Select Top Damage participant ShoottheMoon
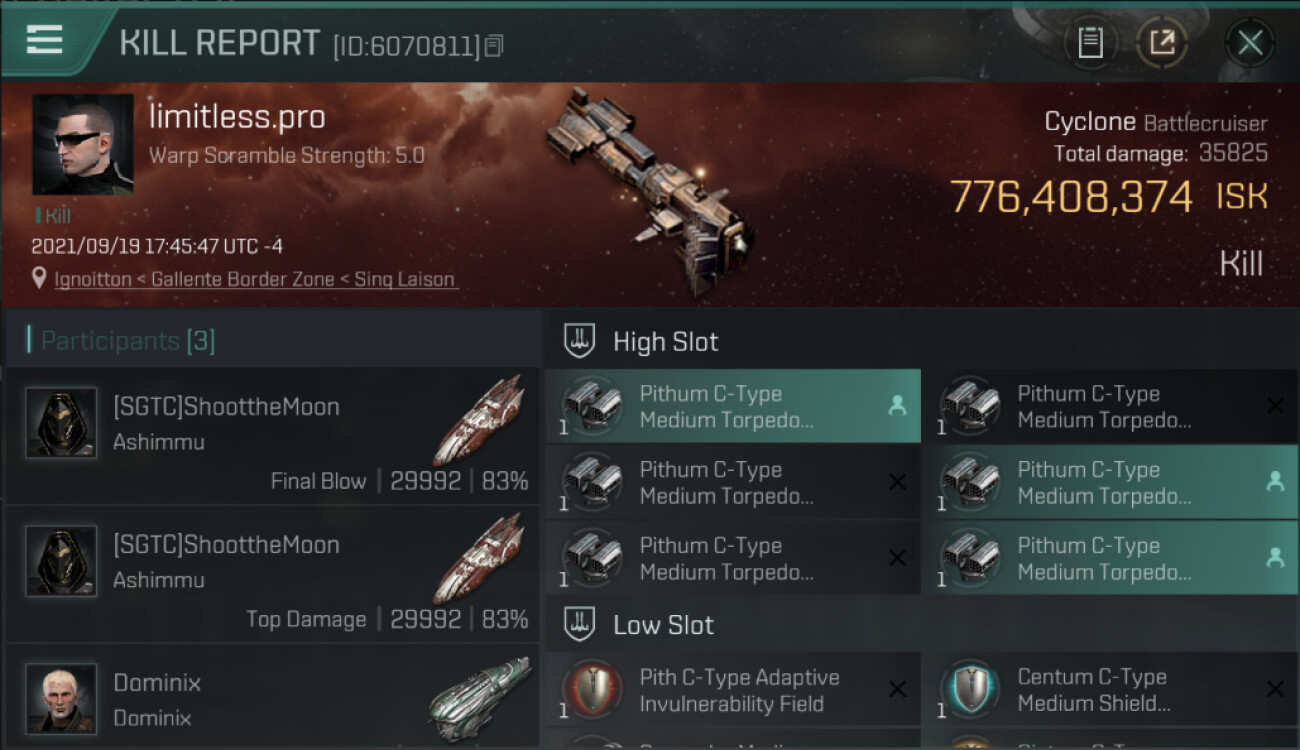The width and height of the screenshot is (1300, 750). click(272, 574)
